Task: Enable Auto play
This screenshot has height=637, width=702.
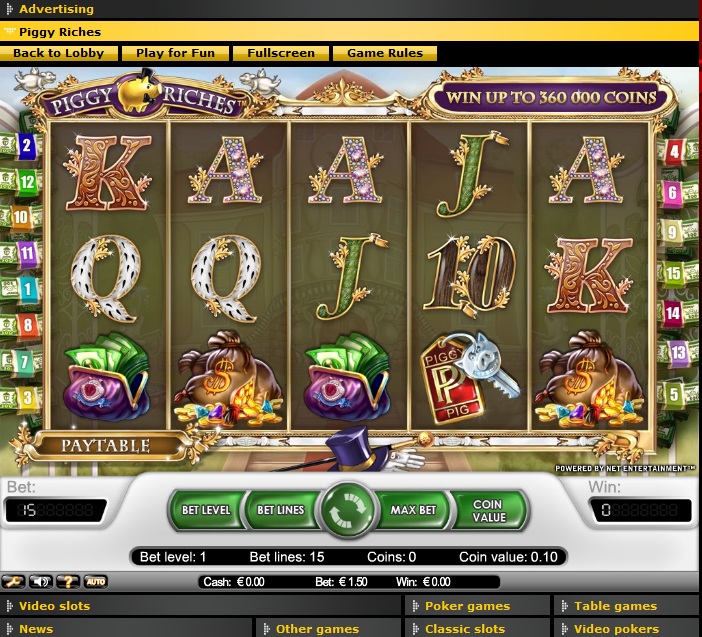Action: pyautogui.click(x=96, y=581)
